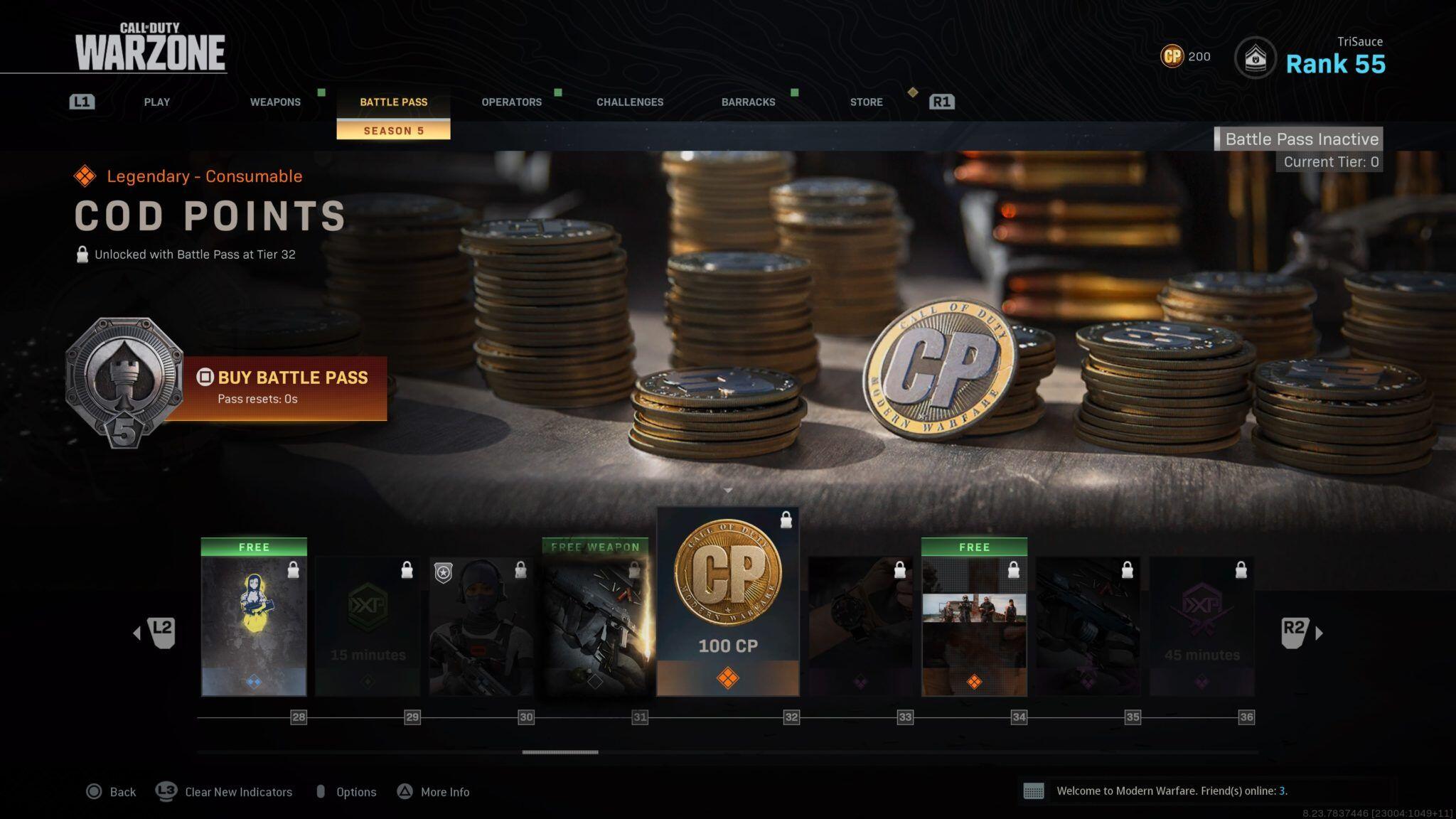
Task: Go to the Operators tab
Action: tap(511, 102)
